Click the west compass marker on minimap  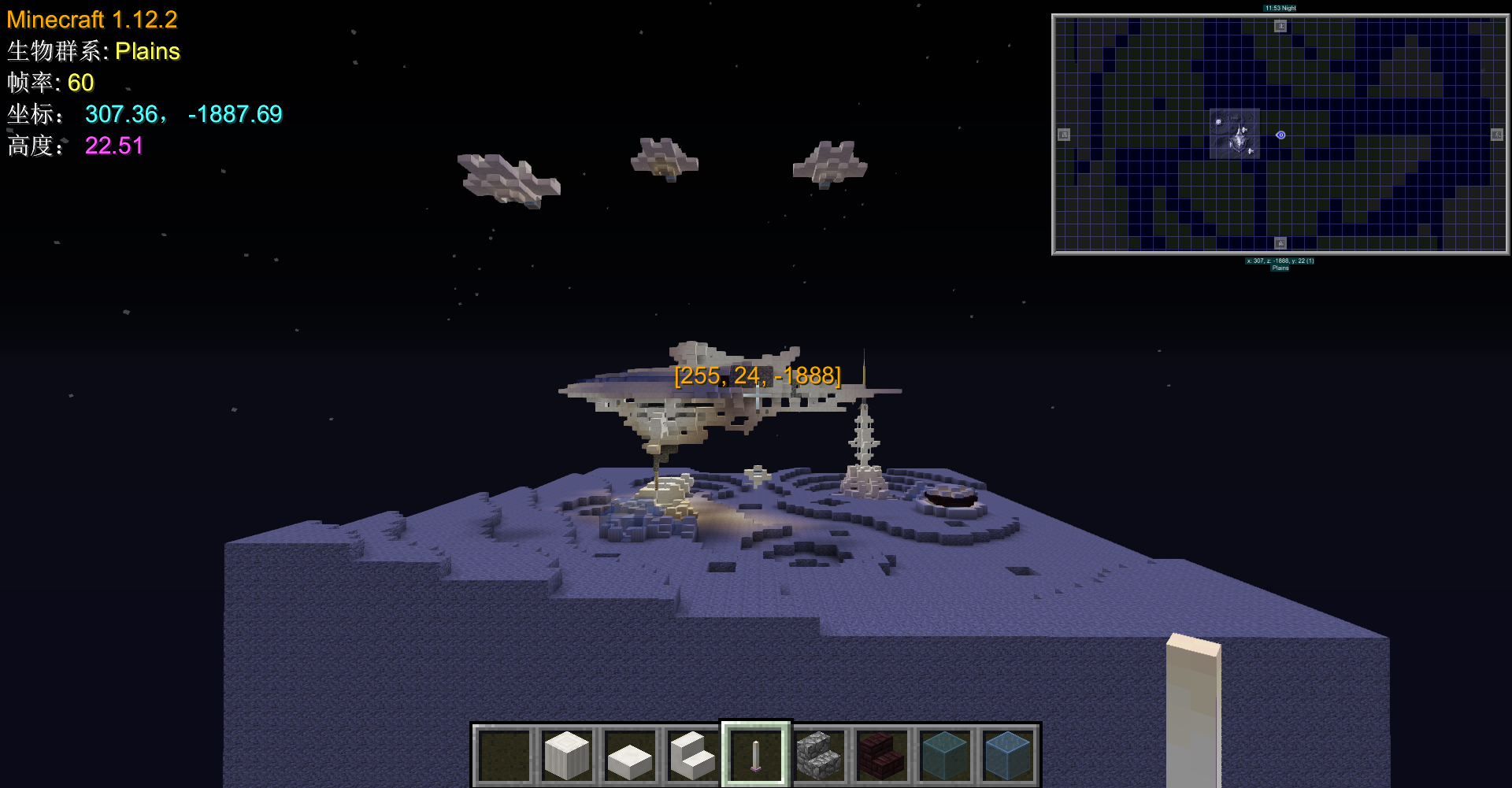coord(1064,135)
